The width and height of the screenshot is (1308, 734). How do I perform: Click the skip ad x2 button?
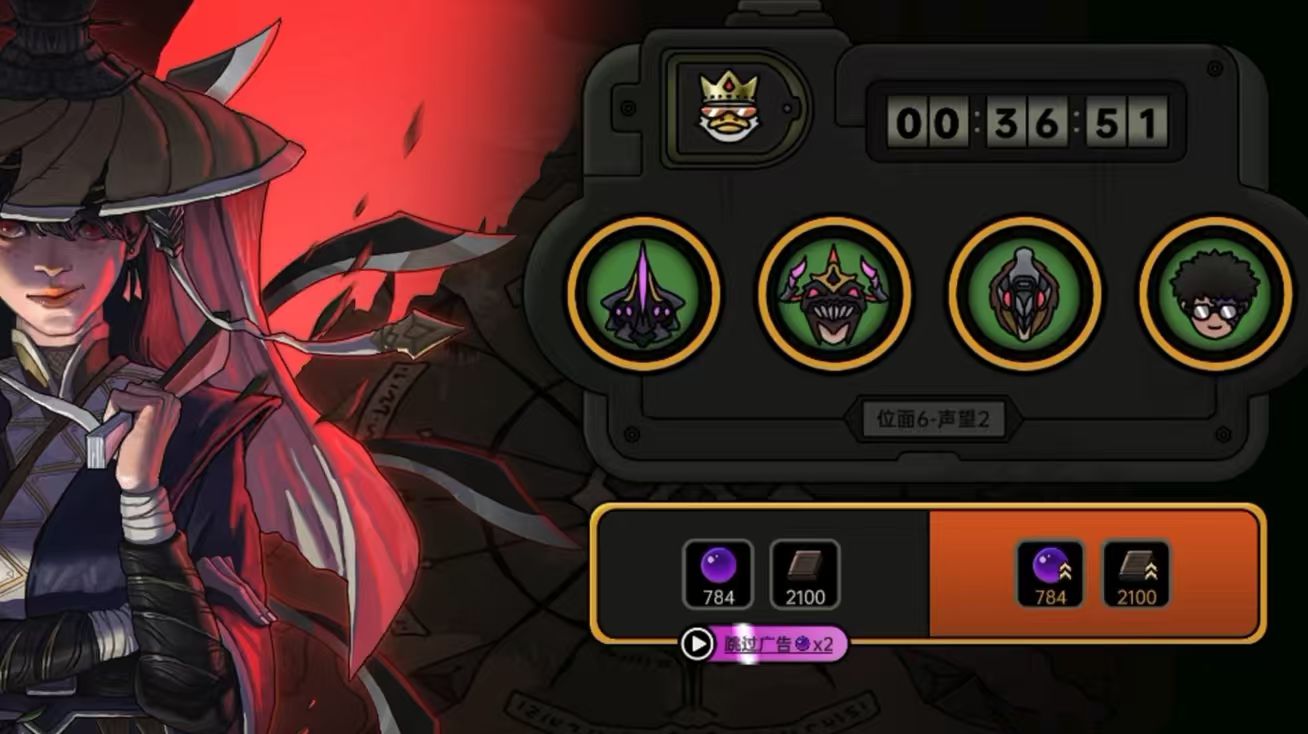pos(765,644)
